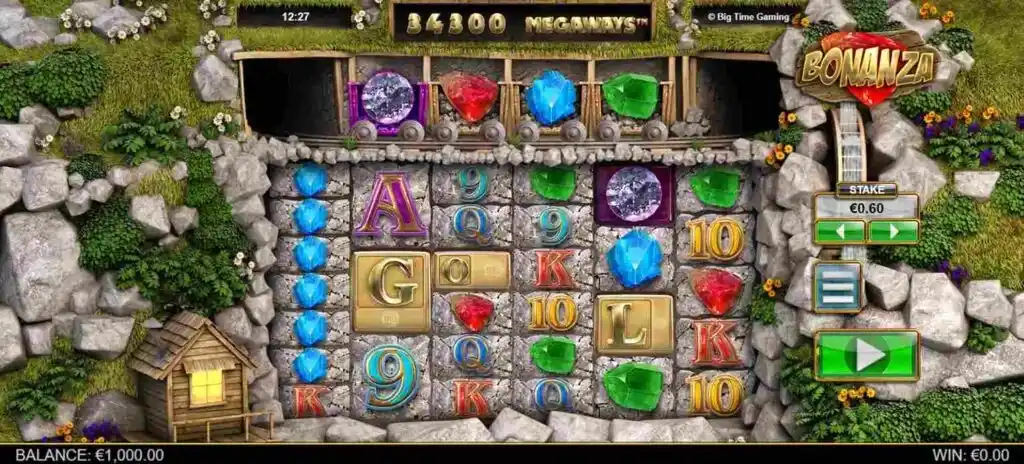The height and width of the screenshot is (464, 1024).
Task: Spin the reels with the green play button
Action: click(866, 355)
